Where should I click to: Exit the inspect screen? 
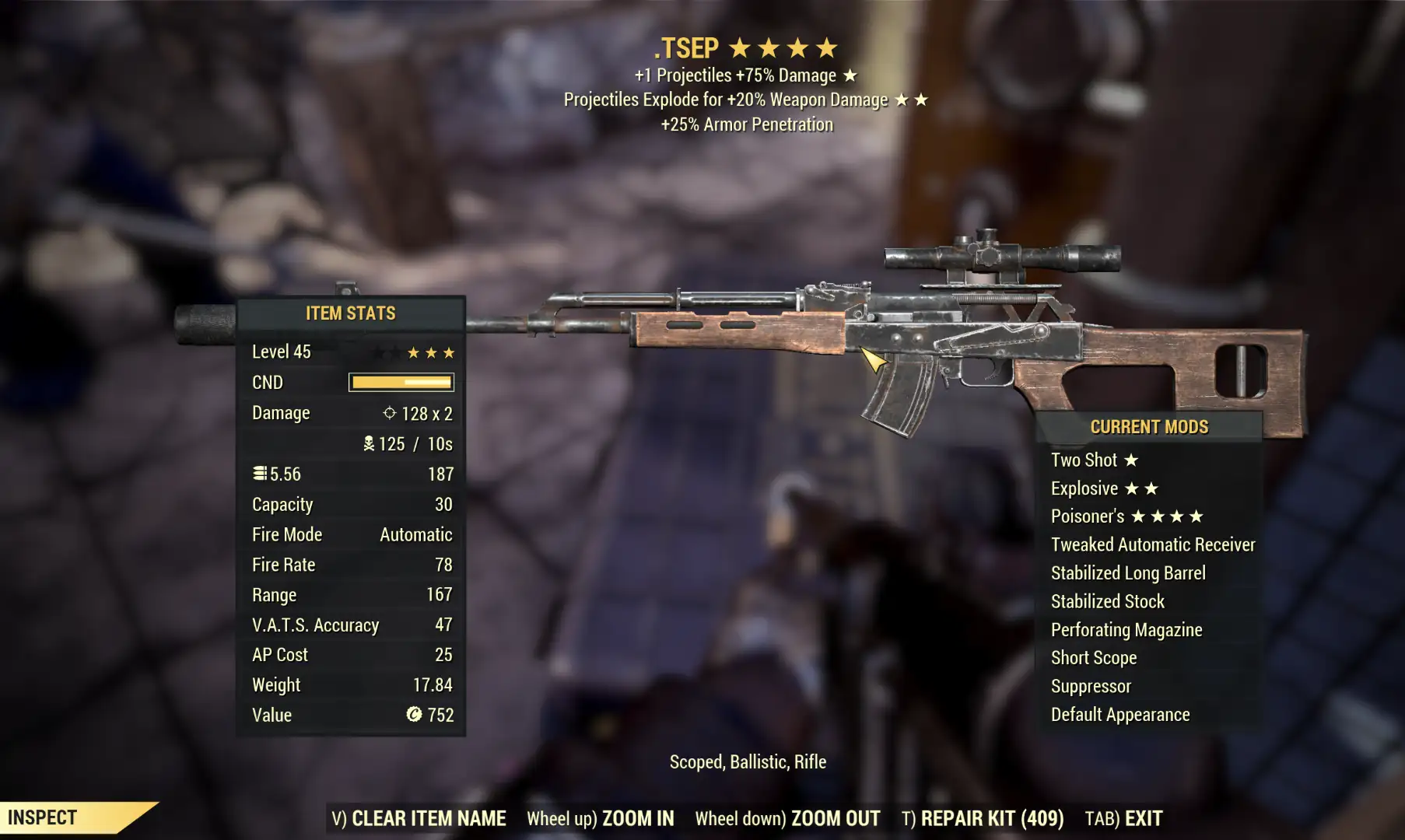point(1124,818)
